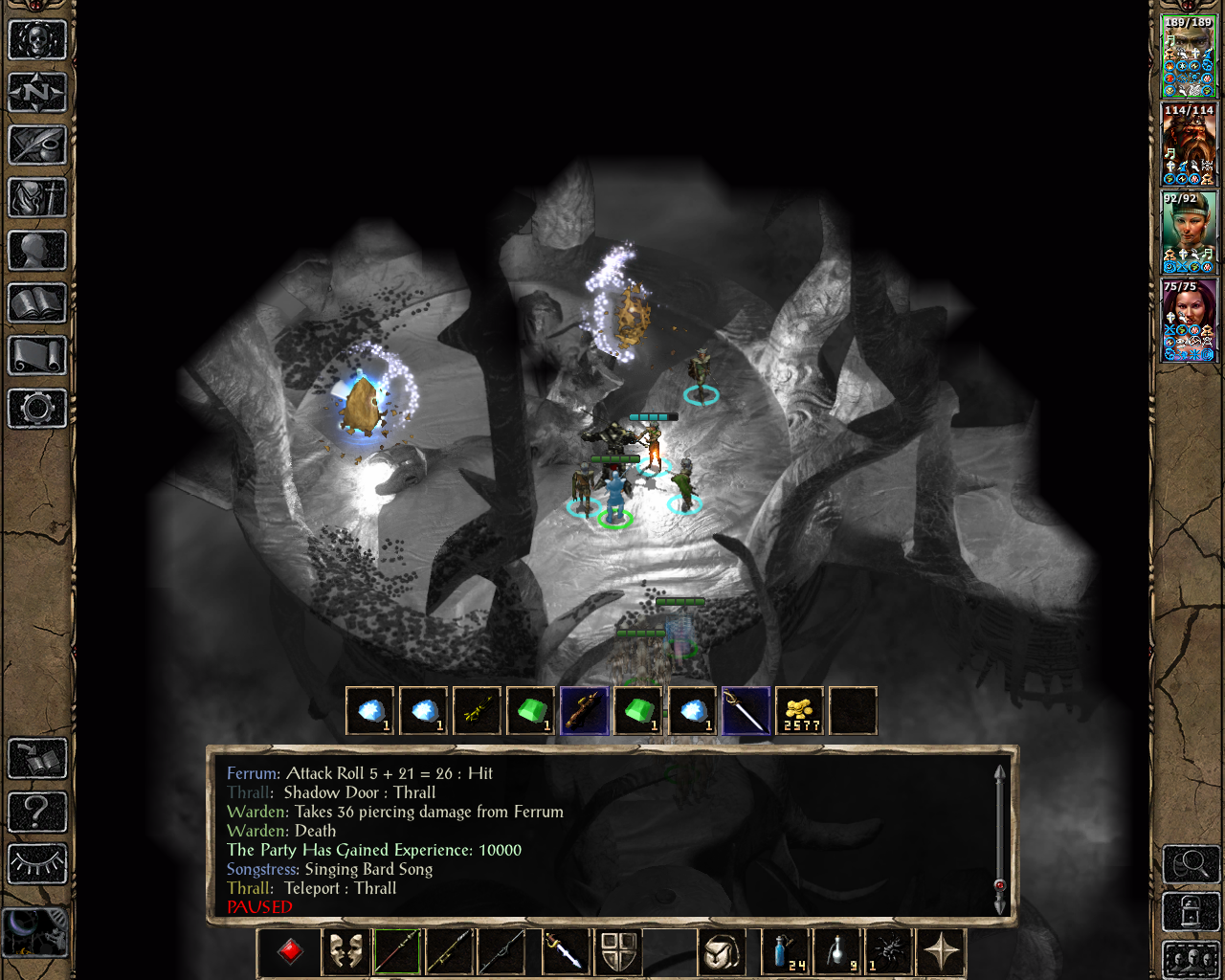Click the skull icon on the left sidebar
Image resolution: width=1225 pixels, height=980 pixels.
coord(36,38)
